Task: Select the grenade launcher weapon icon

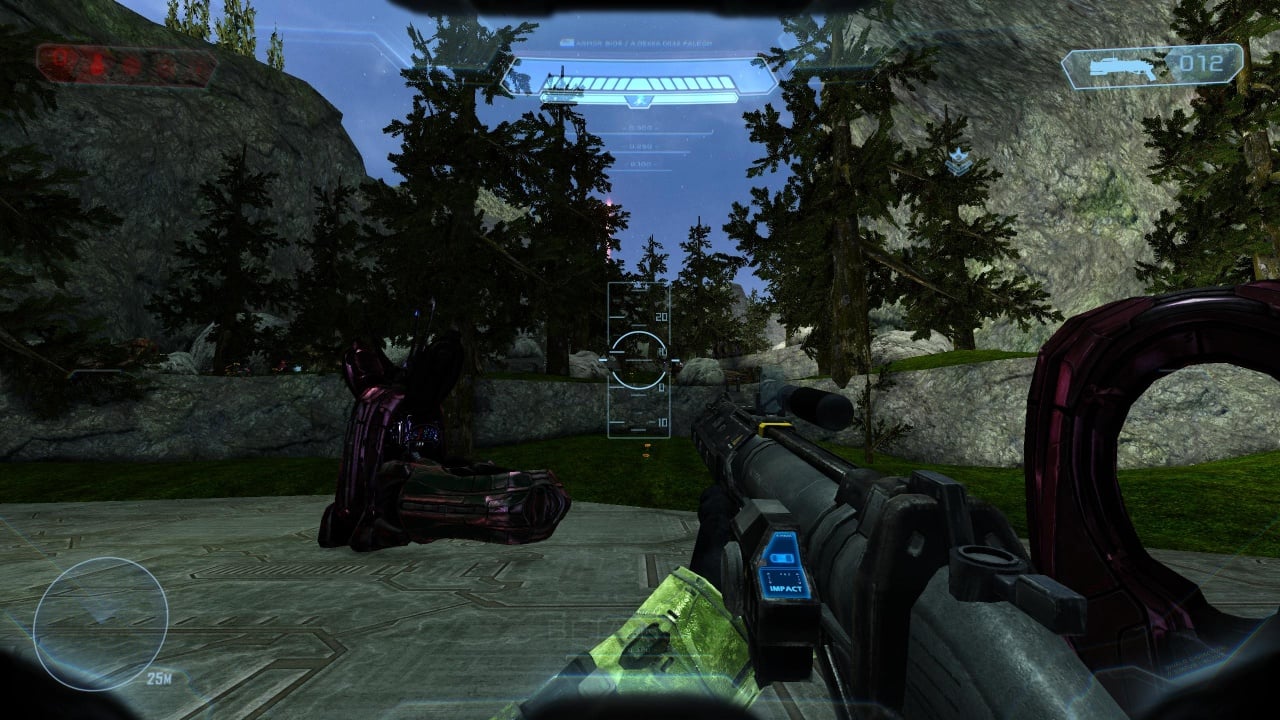Action: [x=1117, y=66]
